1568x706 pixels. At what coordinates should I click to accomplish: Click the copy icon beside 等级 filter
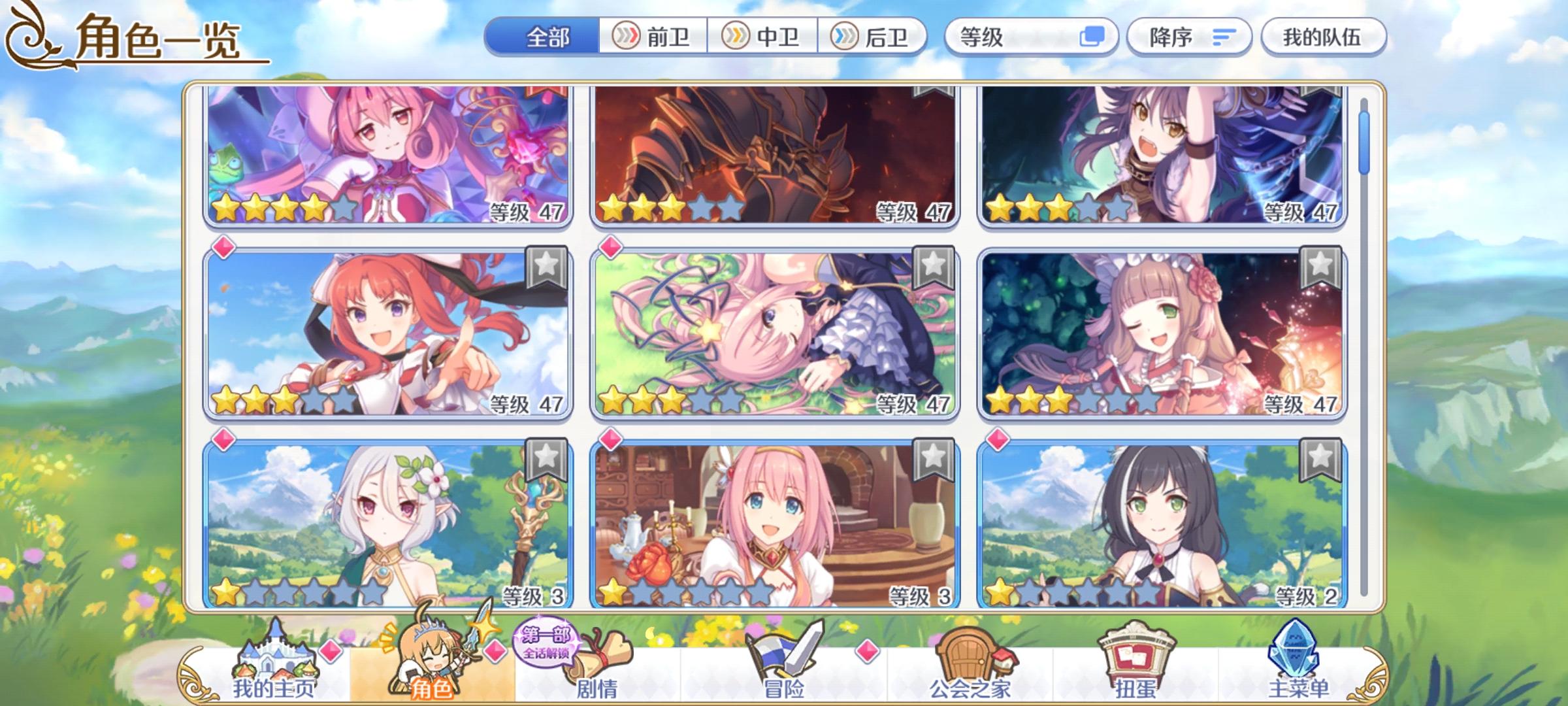(x=1092, y=37)
